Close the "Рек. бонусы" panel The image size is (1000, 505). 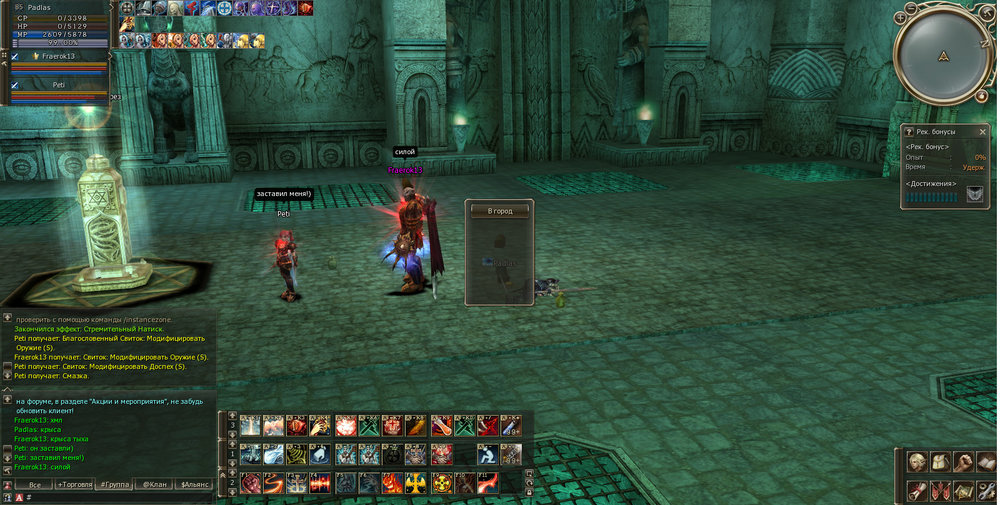pyautogui.click(x=983, y=131)
